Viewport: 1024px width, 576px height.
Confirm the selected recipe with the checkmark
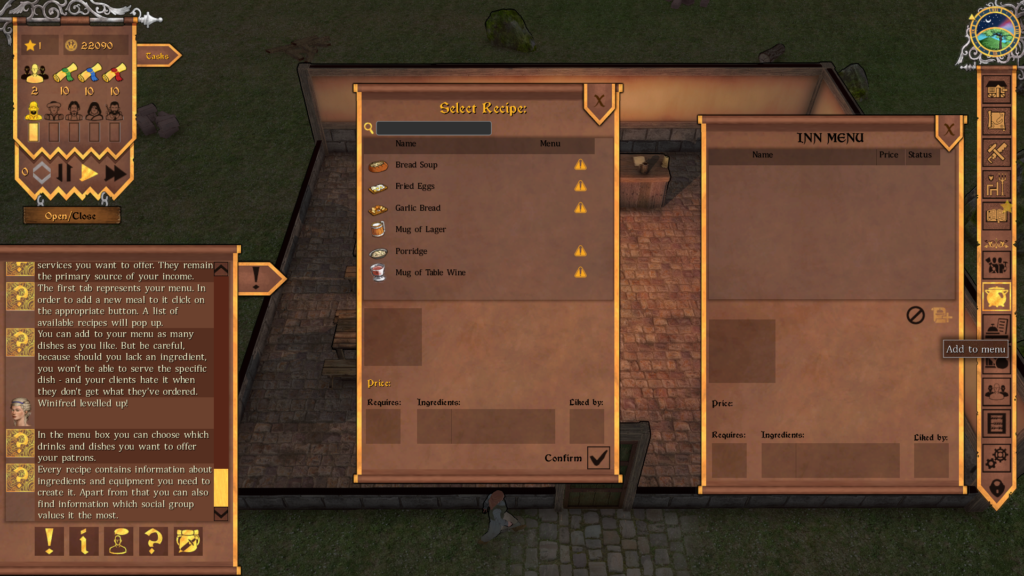tap(599, 458)
